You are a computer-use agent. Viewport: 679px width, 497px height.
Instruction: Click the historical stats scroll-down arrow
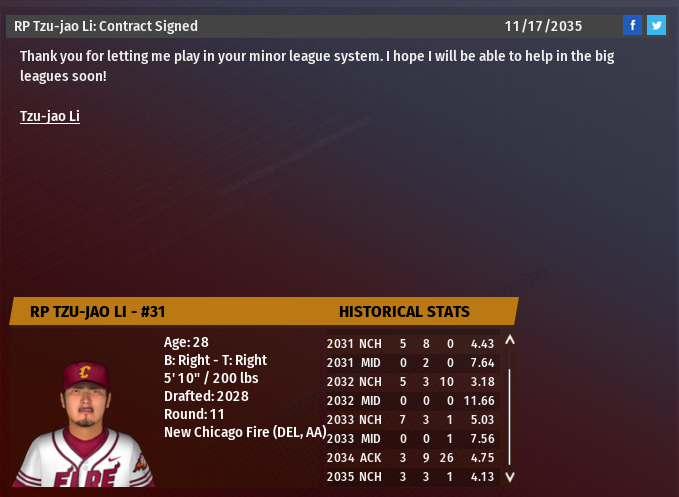coord(510,477)
